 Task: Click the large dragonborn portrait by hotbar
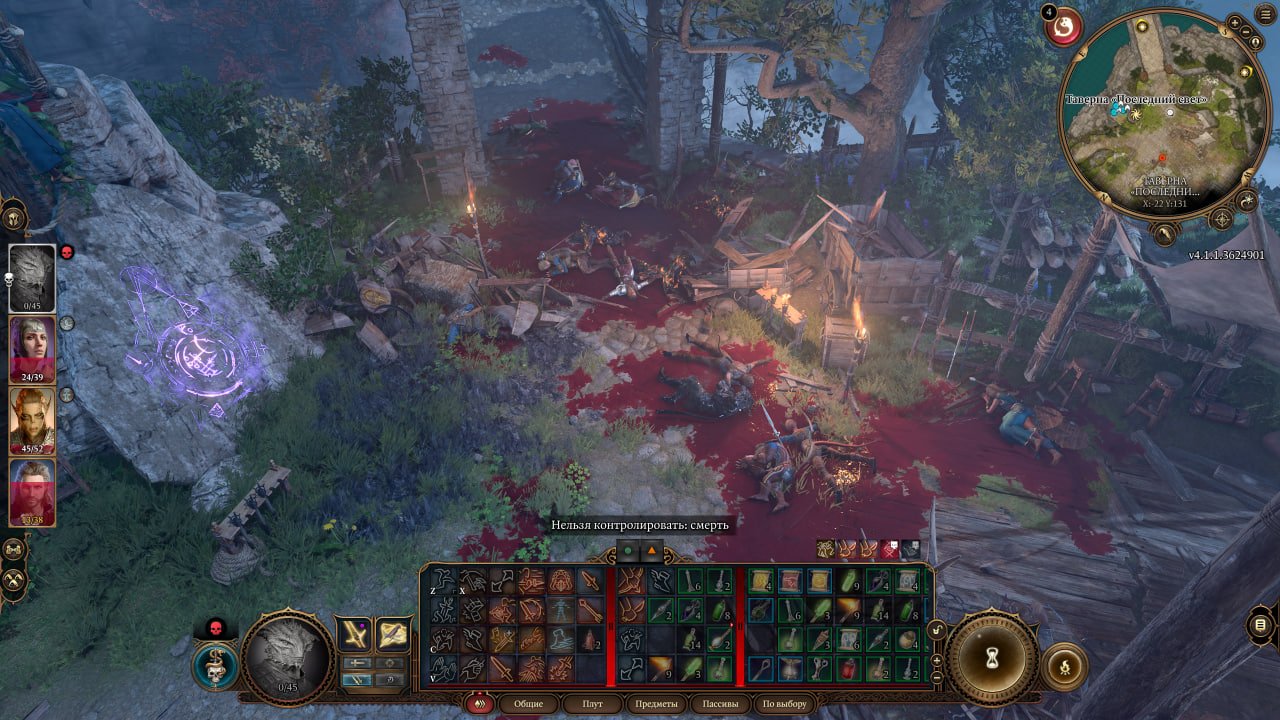tap(287, 657)
